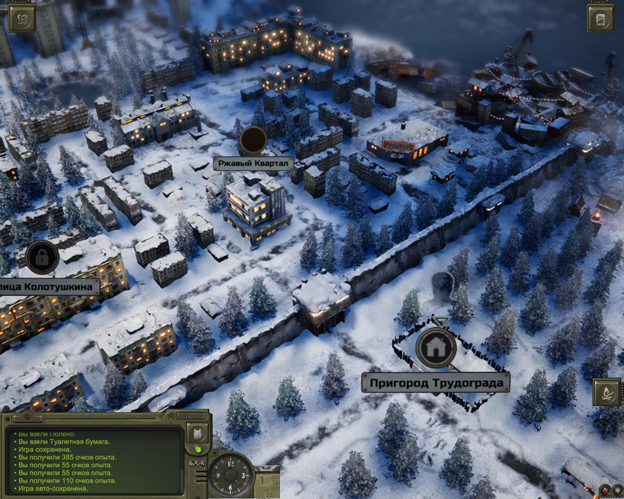This screenshot has height=499, width=624.
Task: Click the padlock marker icon
Action: click(42, 257)
